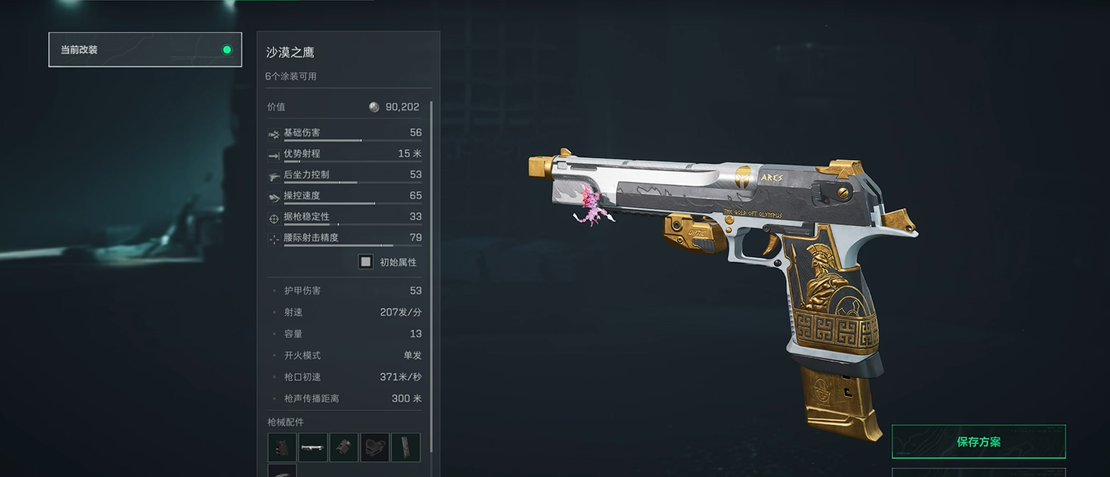
Task: Toggle the 初始属性 checkbox
Action: [x=366, y=262]
